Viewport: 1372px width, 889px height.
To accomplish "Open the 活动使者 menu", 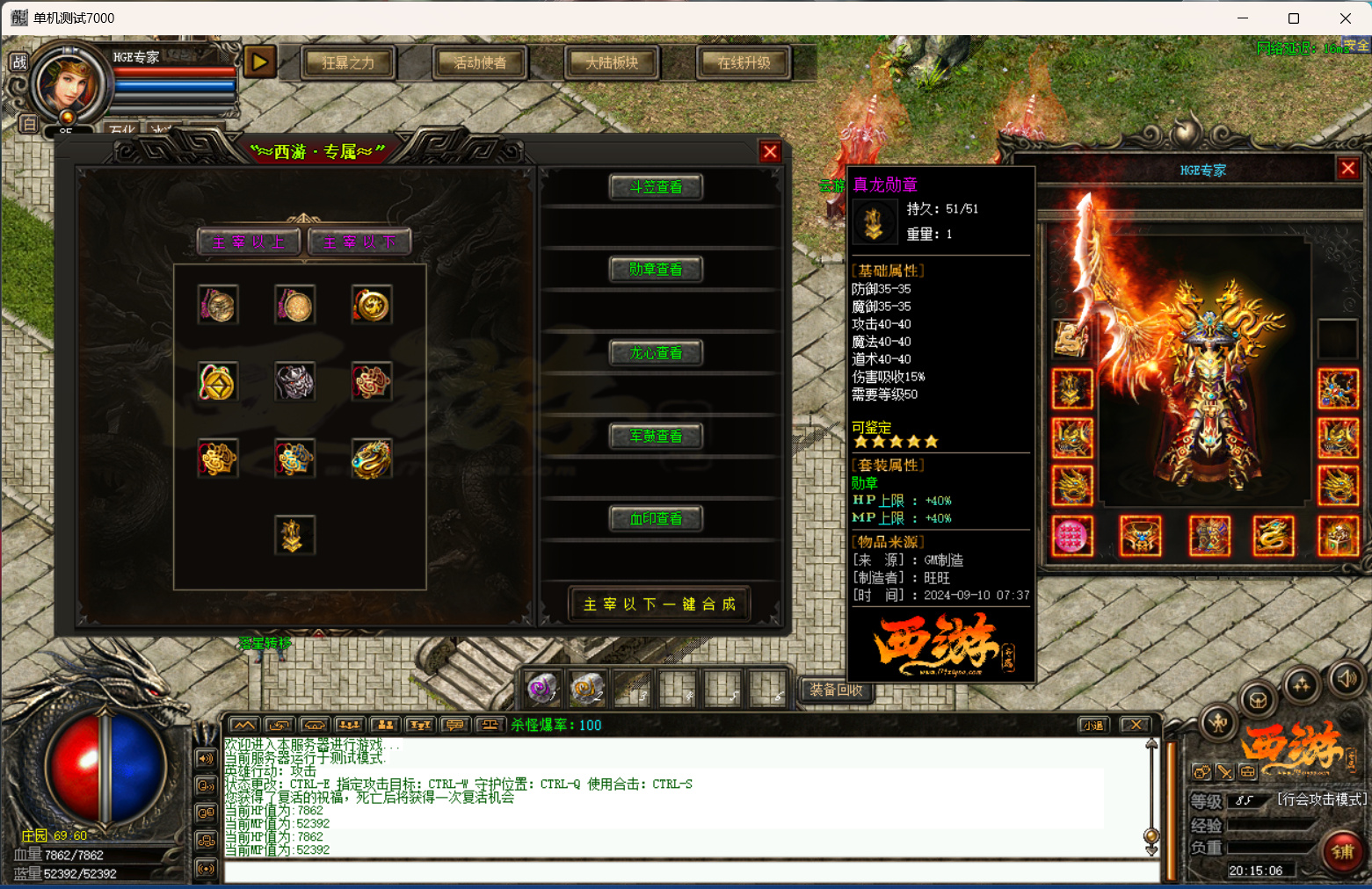I will pos(480,63).
